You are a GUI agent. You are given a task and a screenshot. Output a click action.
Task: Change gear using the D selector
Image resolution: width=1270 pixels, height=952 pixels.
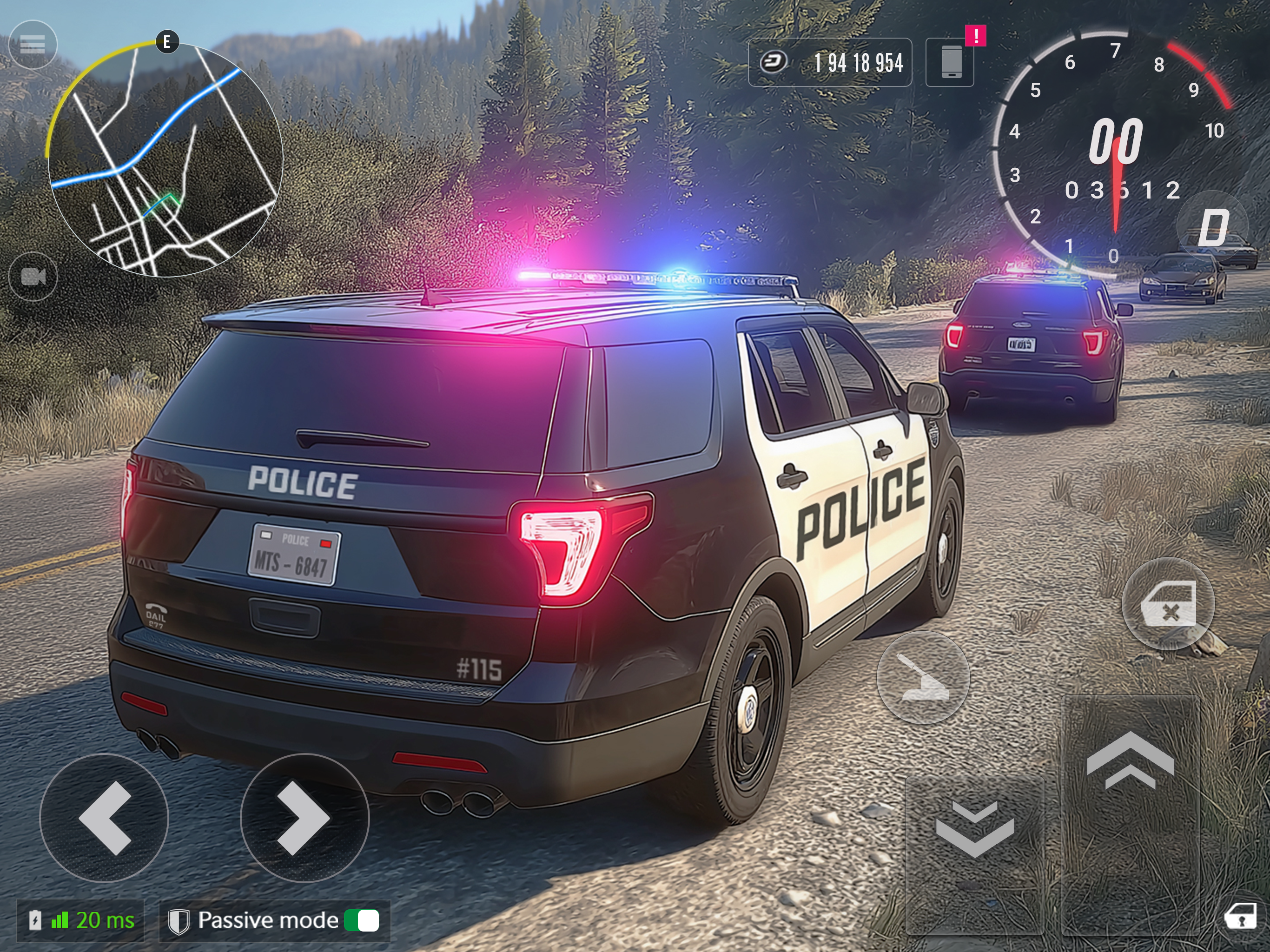point(1212,227)
